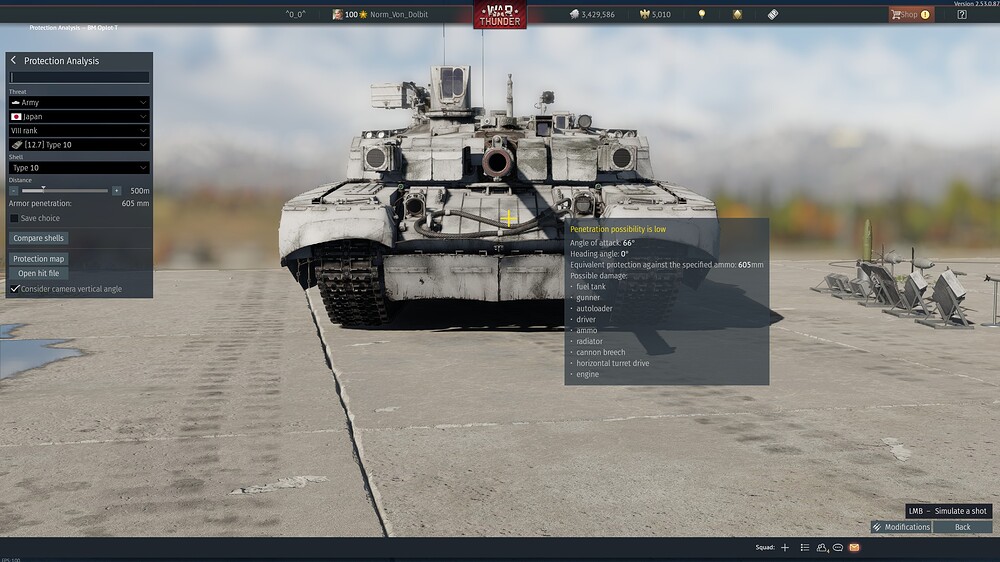Image resolution: width=1000 pixels, height=562 pixels.
Task: Open the Modifications screen
Action: pos(901,527)
